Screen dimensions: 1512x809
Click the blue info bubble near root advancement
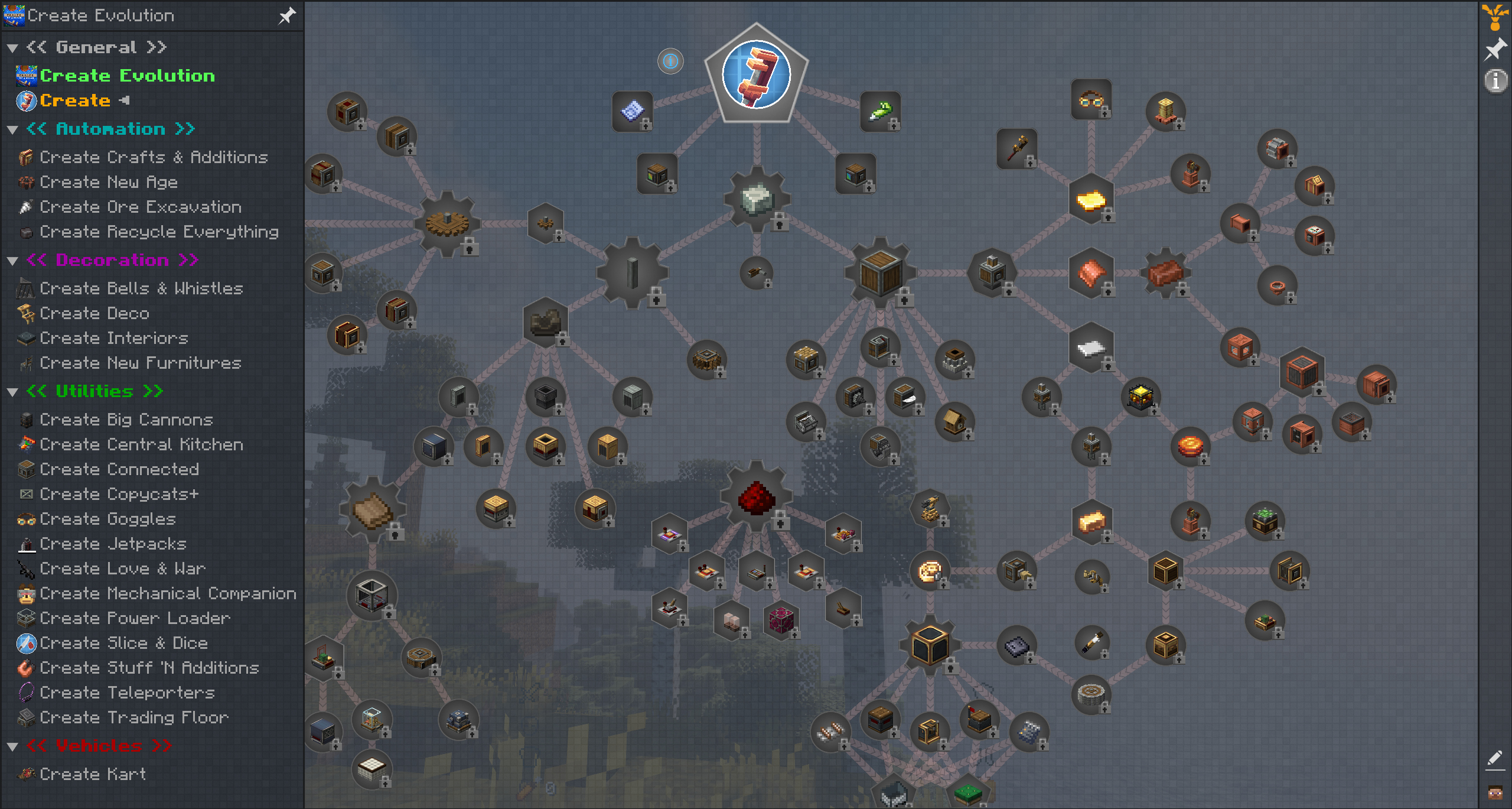pyautogui.click(x=671, y=61)
